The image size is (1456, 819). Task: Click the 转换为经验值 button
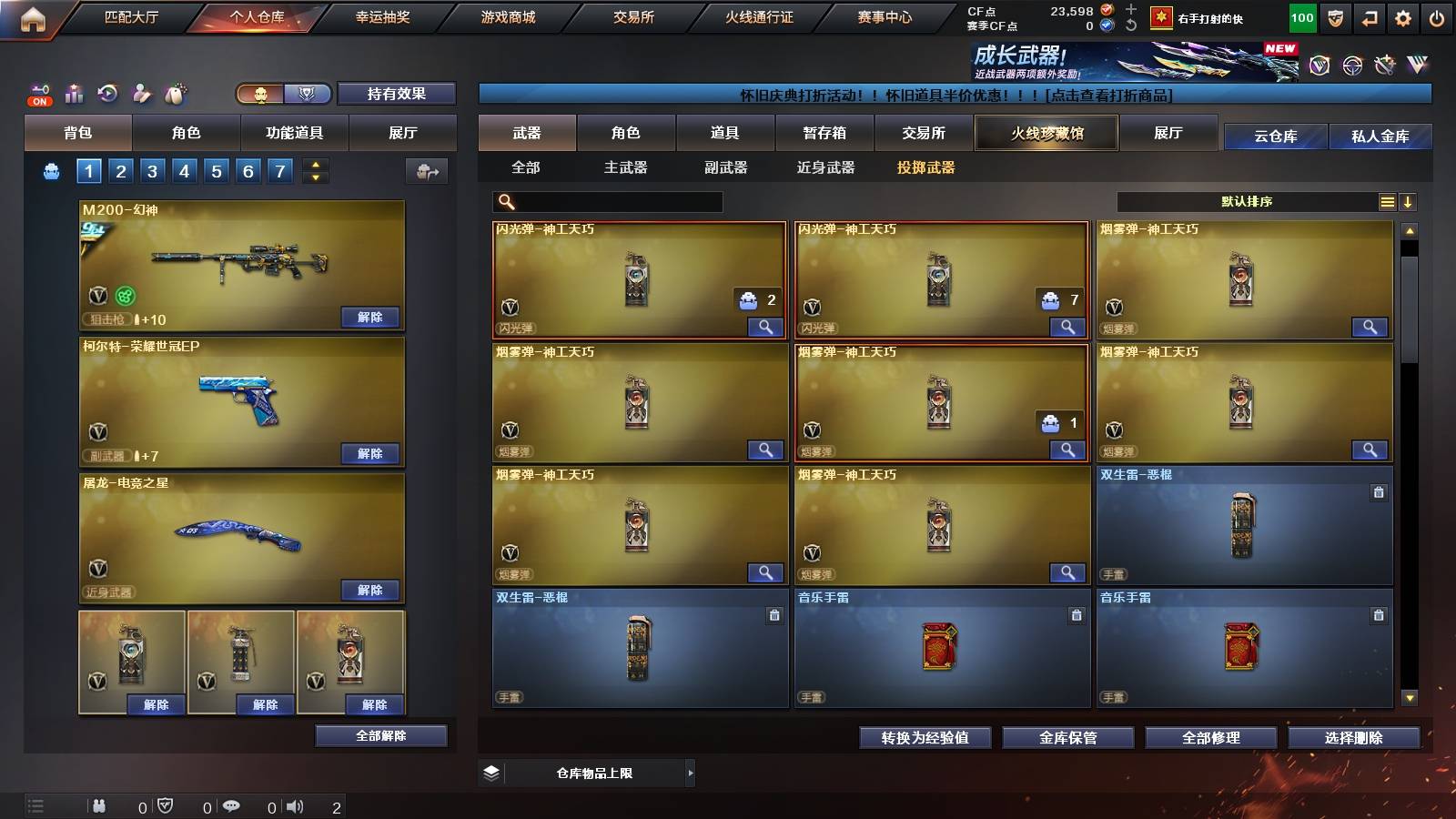point(925,738)
